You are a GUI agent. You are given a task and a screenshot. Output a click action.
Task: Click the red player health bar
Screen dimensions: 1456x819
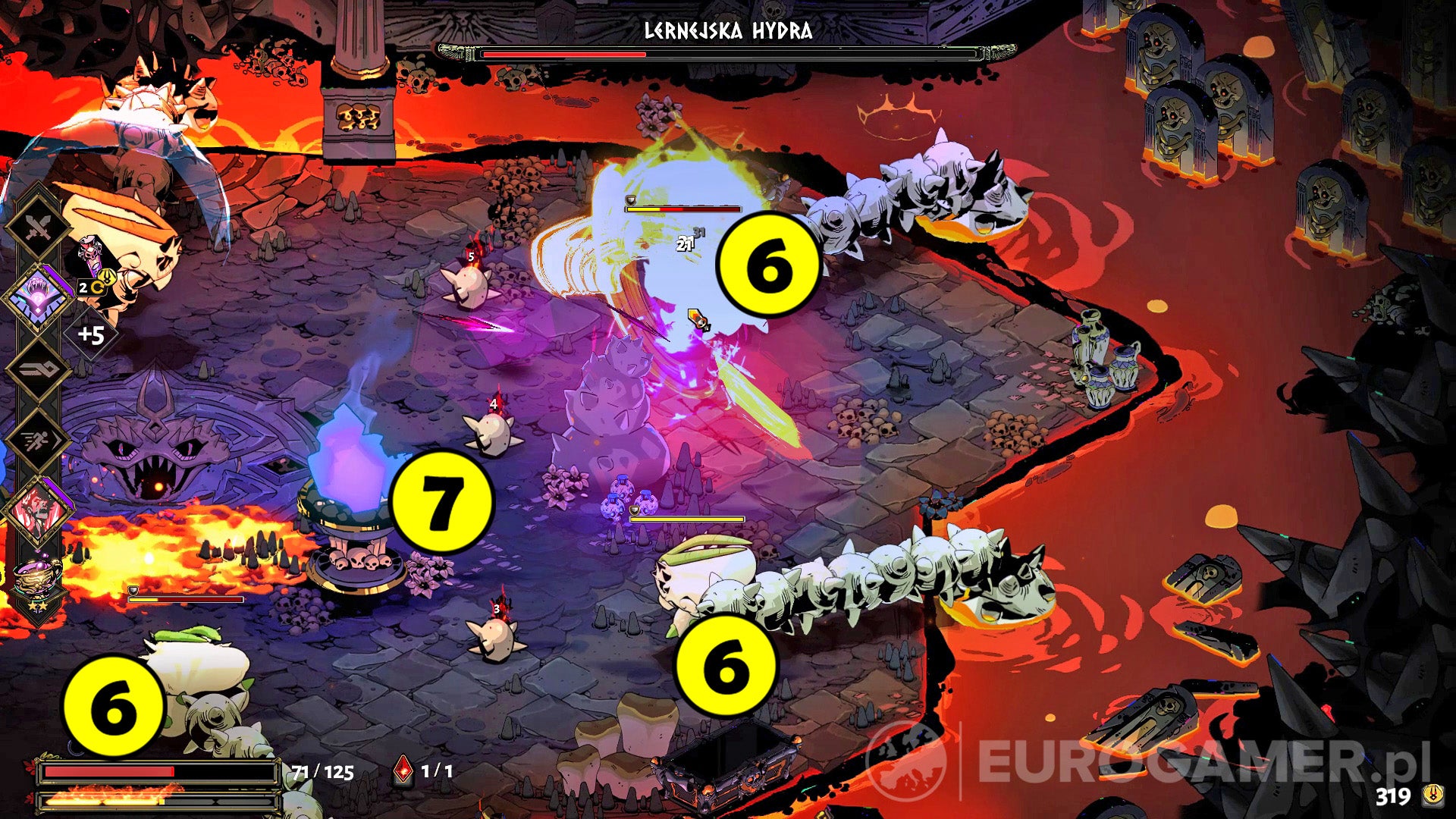click(152, 770)
